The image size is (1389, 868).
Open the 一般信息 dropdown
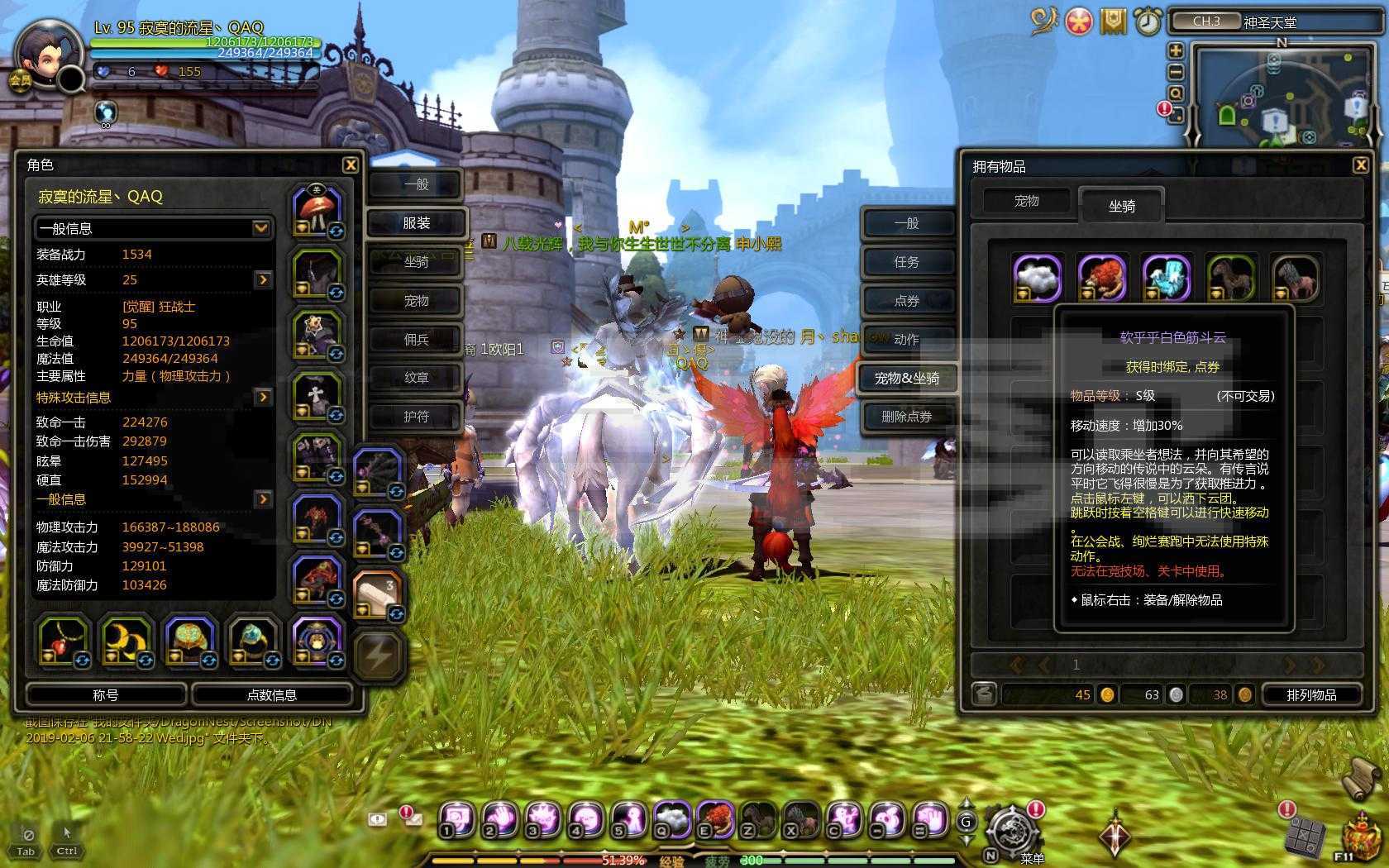(154, 227)
